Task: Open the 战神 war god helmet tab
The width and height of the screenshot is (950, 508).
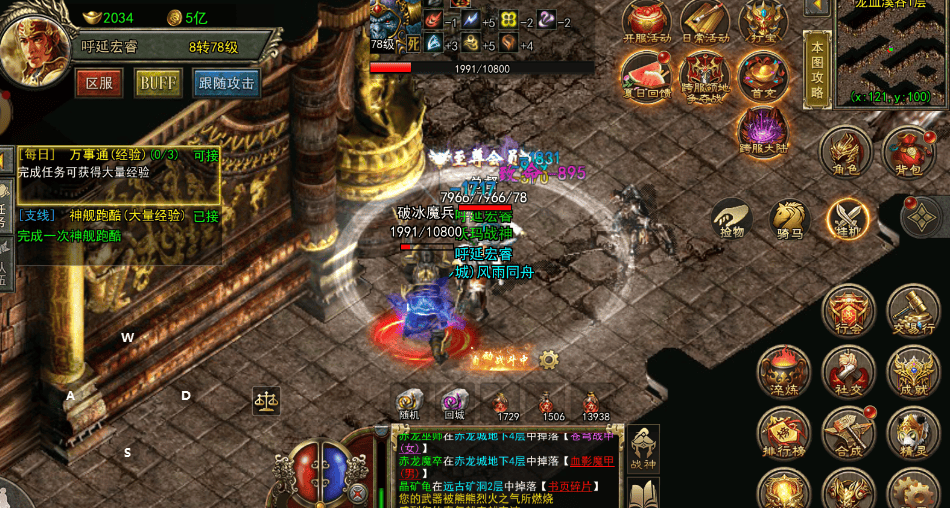Action: tap(642, 448)
